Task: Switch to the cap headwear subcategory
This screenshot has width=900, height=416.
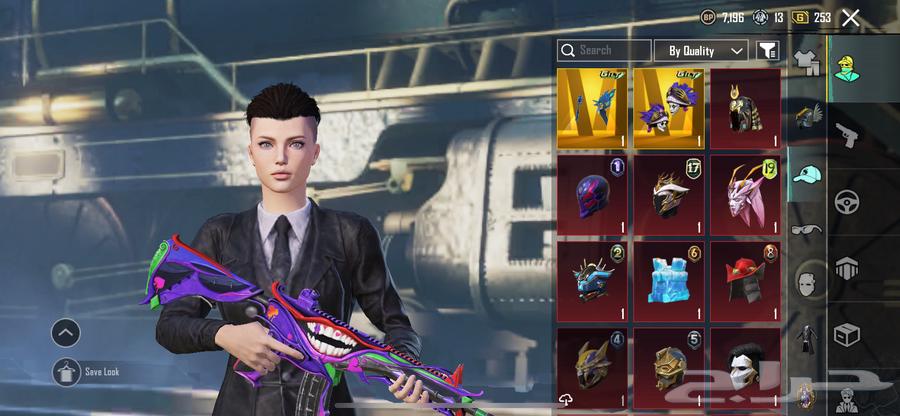Action: tap(807, 174)
